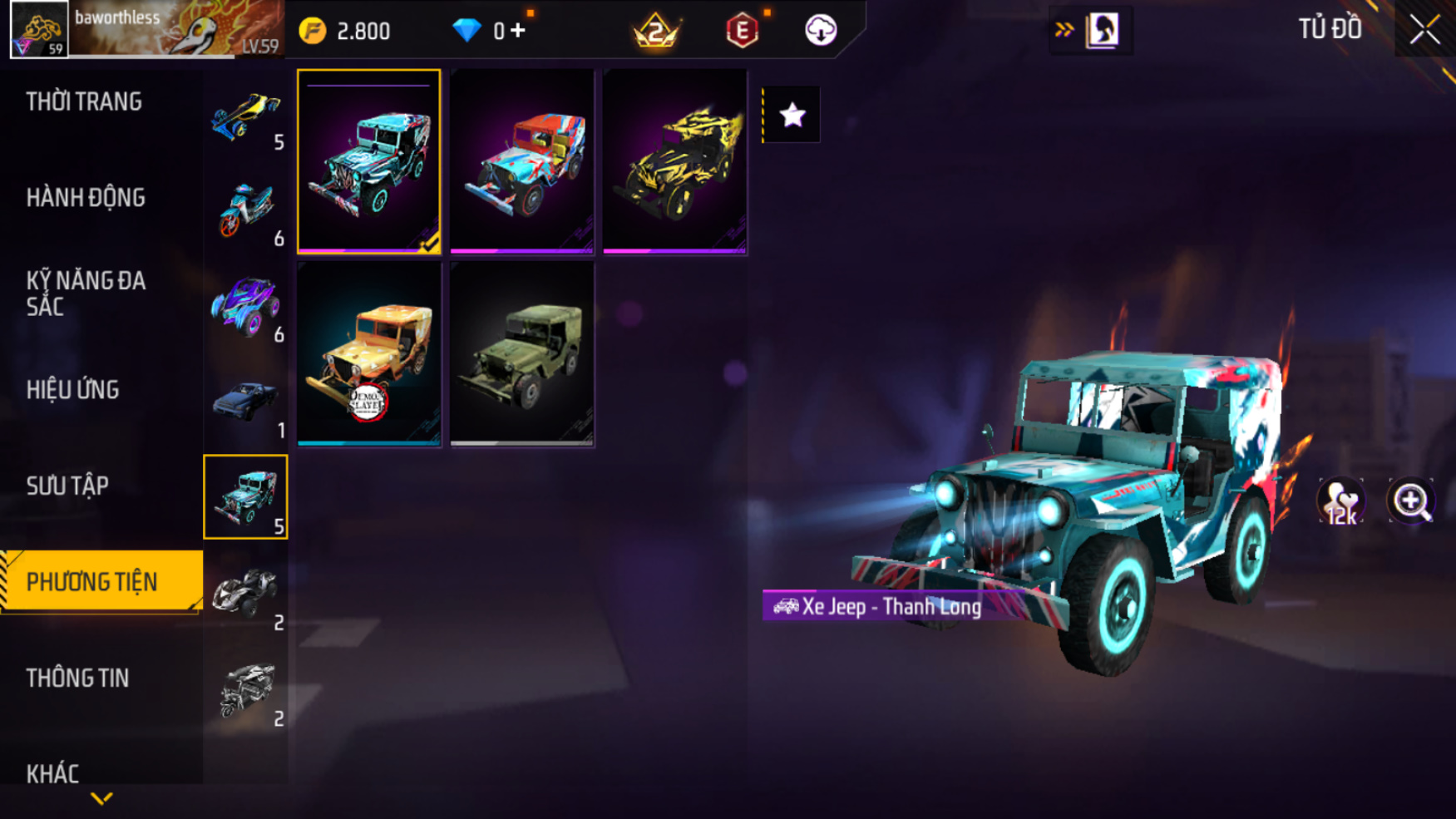Close the Tủ Đồ wardrobe screen
Screen dimensions: 1456x819
pyautogui.click(x=1424, y=30)
